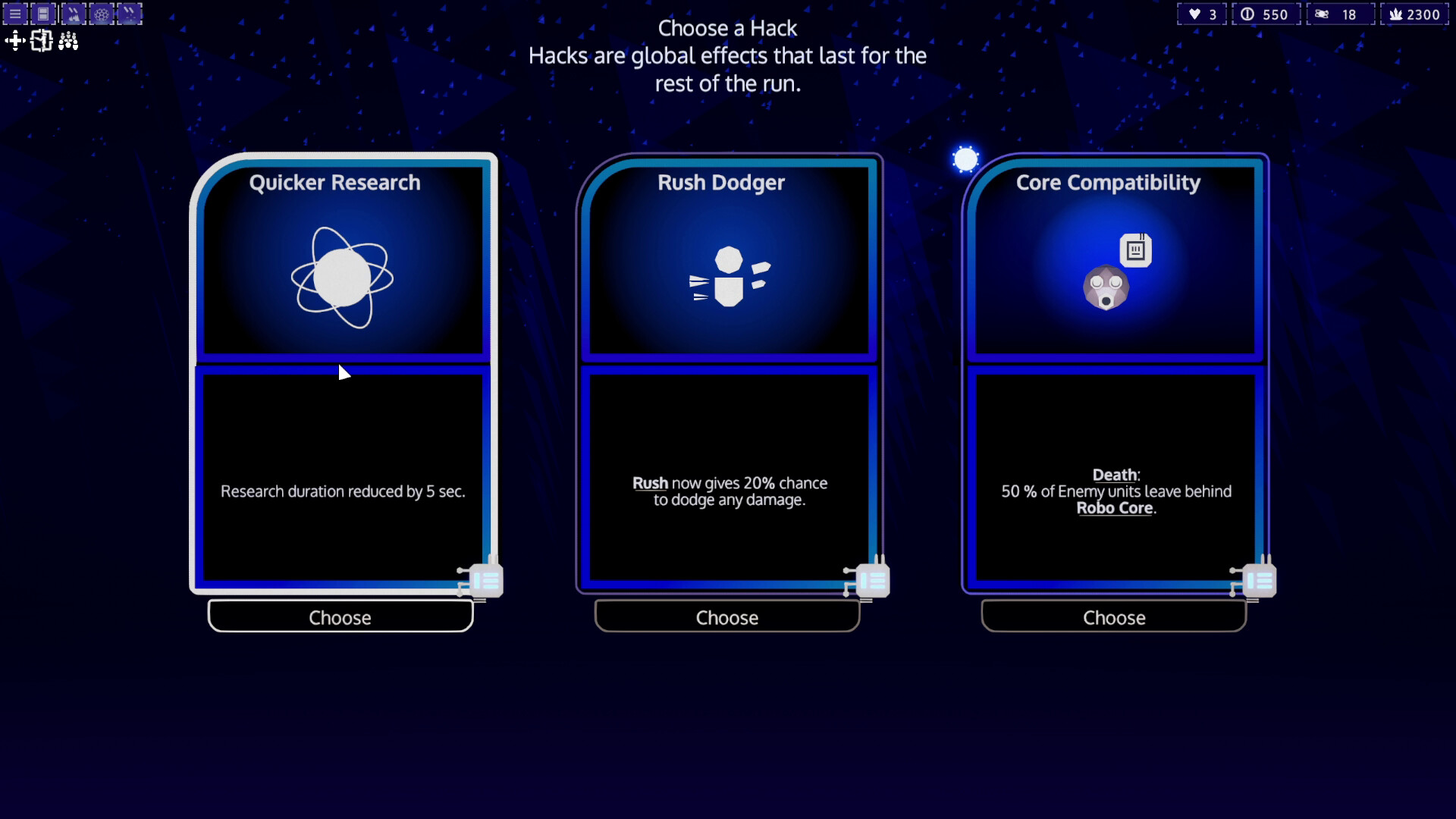Click the dodging robot icon on Rush Dodger
Viewport: 1456px width, 819px height.
click(x=729, y=277)
